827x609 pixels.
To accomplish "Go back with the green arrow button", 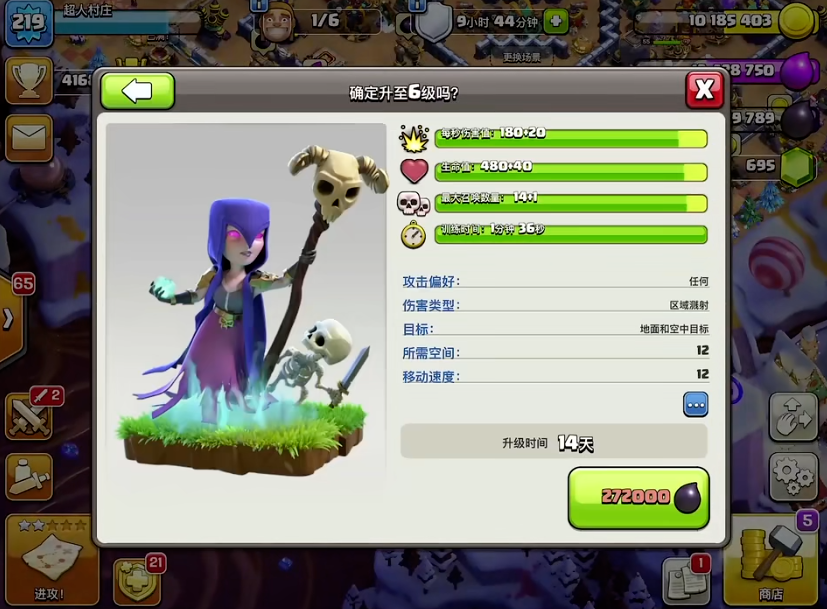I will pos(138,91).
